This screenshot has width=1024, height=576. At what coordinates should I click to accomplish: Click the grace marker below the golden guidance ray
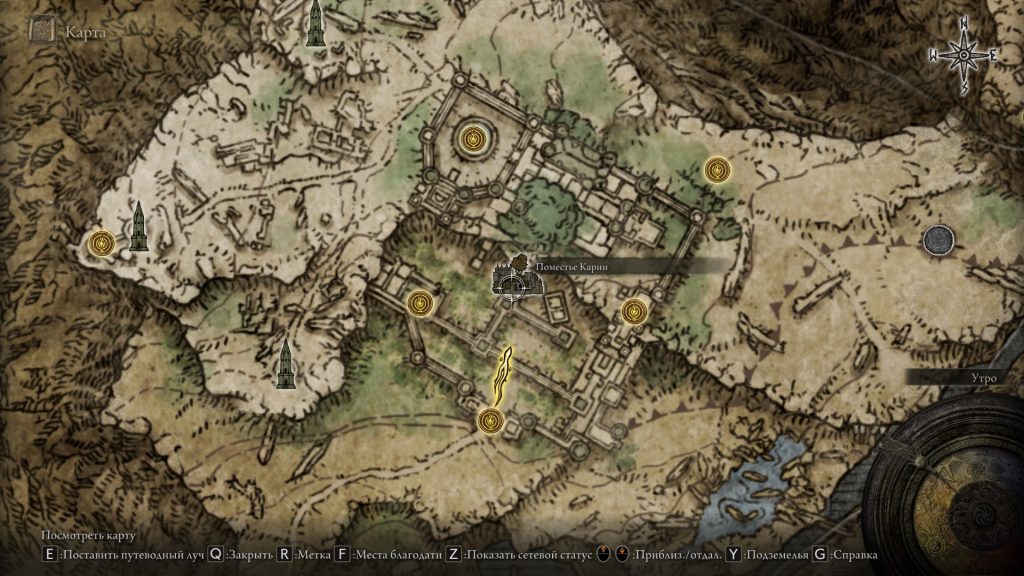point(490,421)
